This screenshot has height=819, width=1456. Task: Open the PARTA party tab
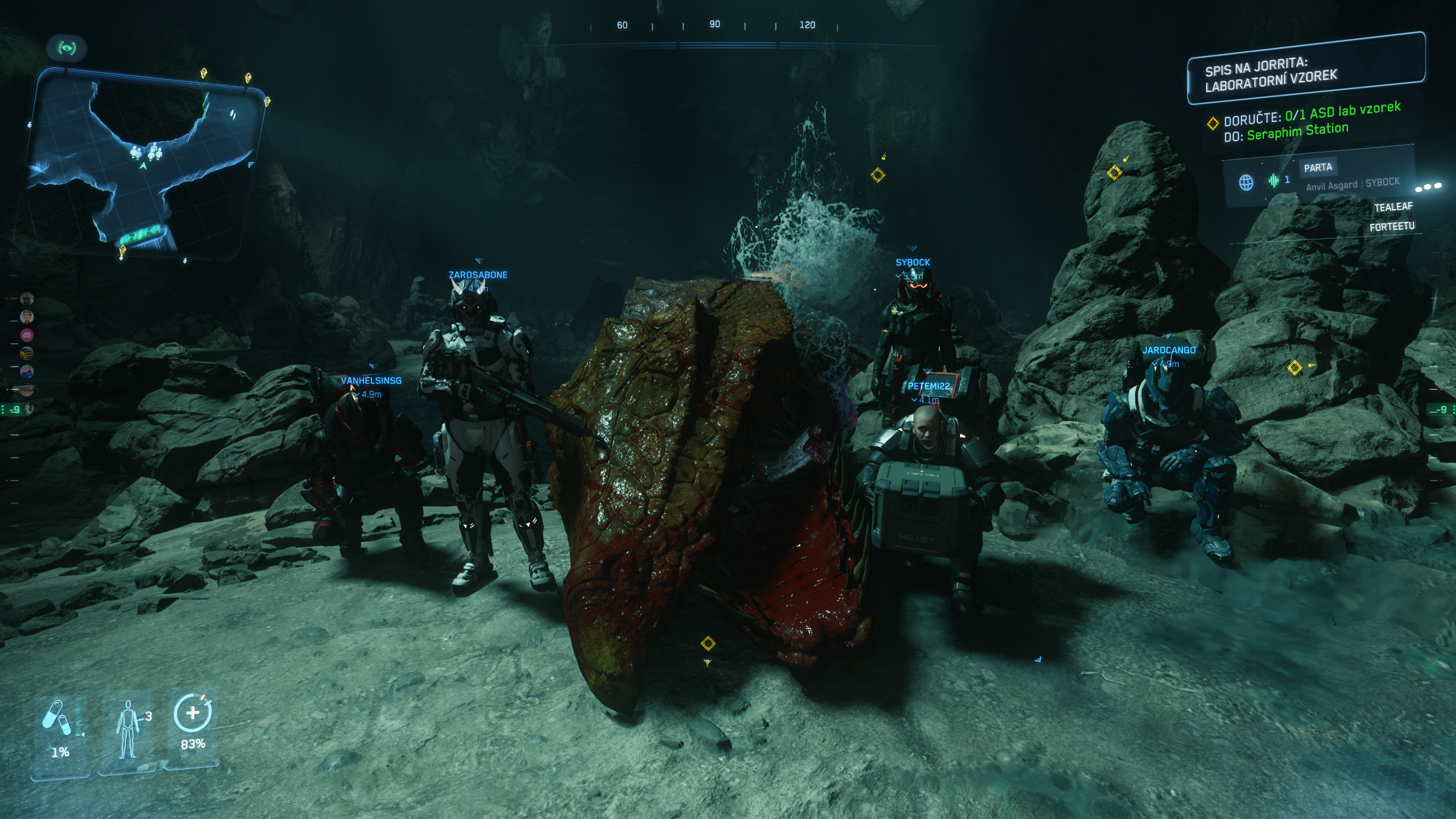pos(1318,167)
